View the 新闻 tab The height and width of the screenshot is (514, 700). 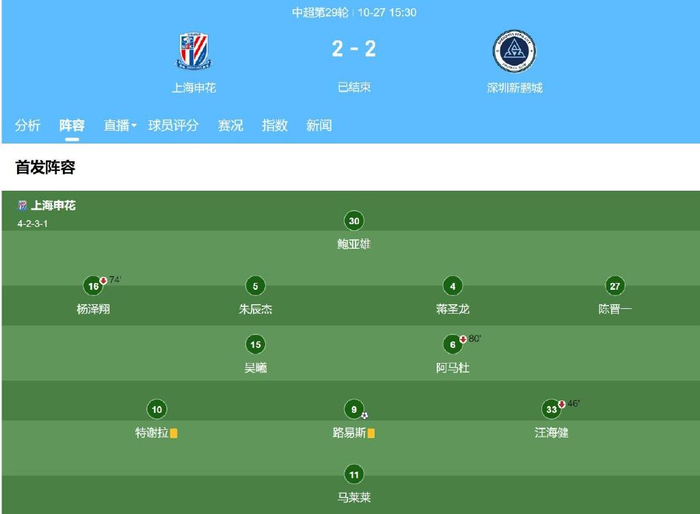(x=319, y=125)
